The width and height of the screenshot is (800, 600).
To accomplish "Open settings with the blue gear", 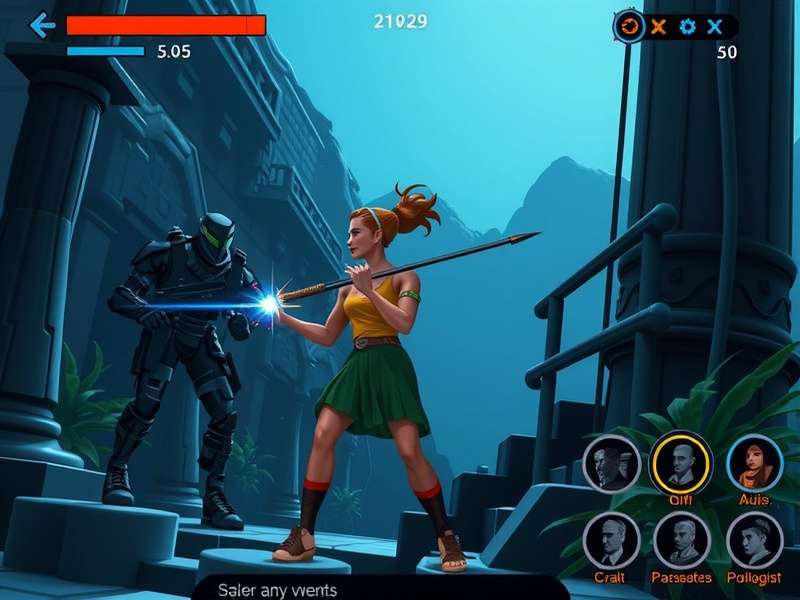I will 687,27.
